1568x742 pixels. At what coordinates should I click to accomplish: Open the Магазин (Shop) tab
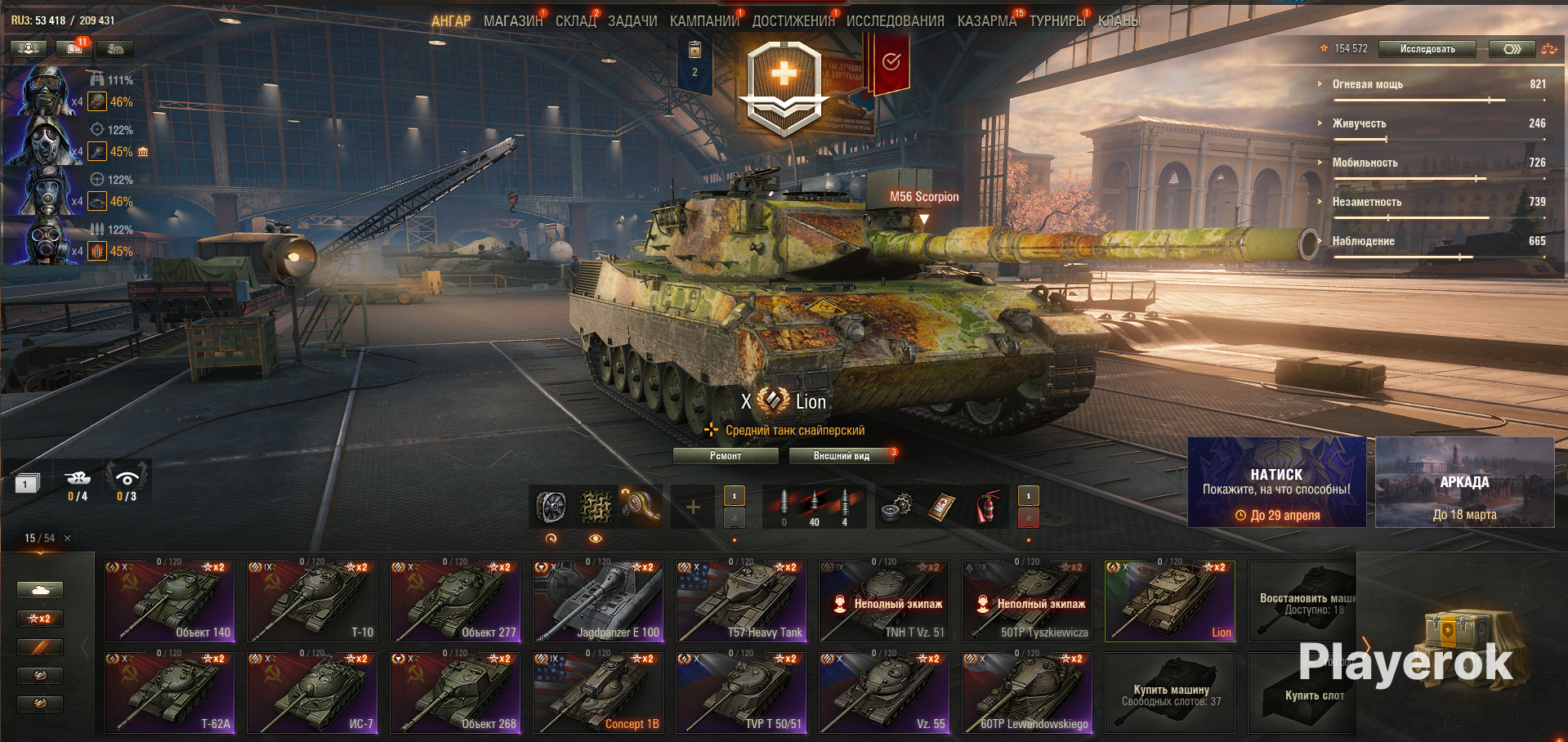click(512, 21)
